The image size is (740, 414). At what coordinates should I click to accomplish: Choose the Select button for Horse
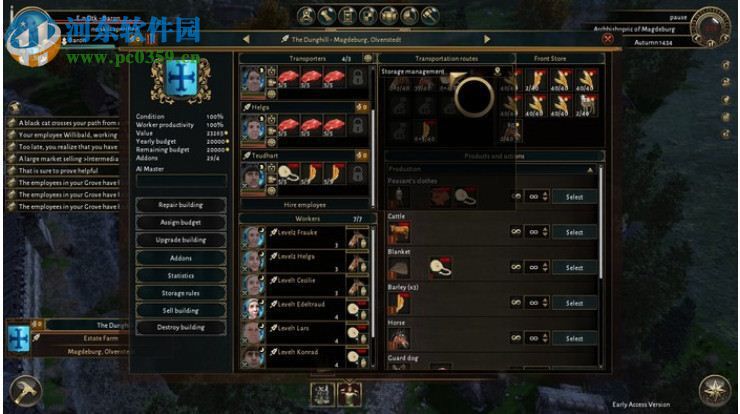[574, 338]
